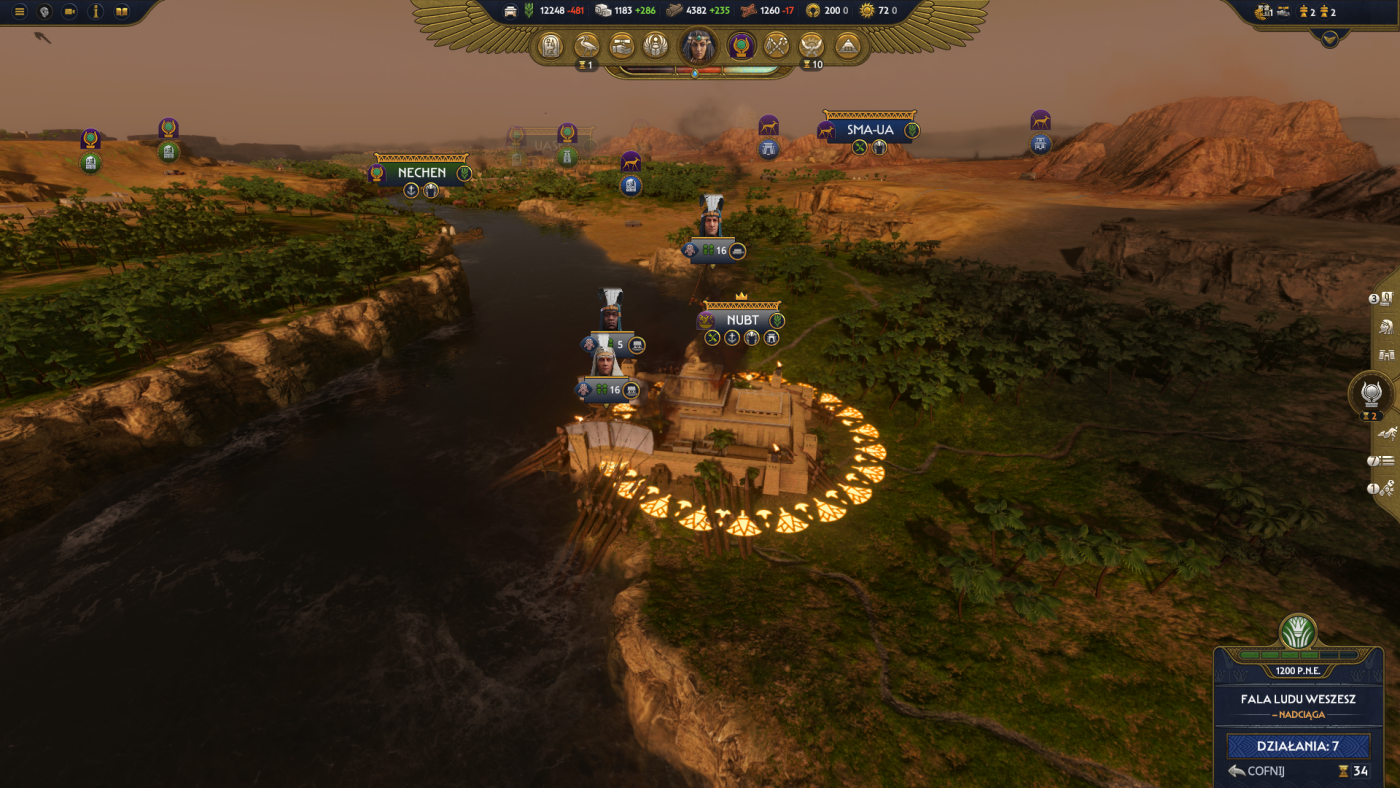This screenshot has height=788, width=1400.
Task: Undo with the Cofnij button
Action: [x=1259, y=771]
